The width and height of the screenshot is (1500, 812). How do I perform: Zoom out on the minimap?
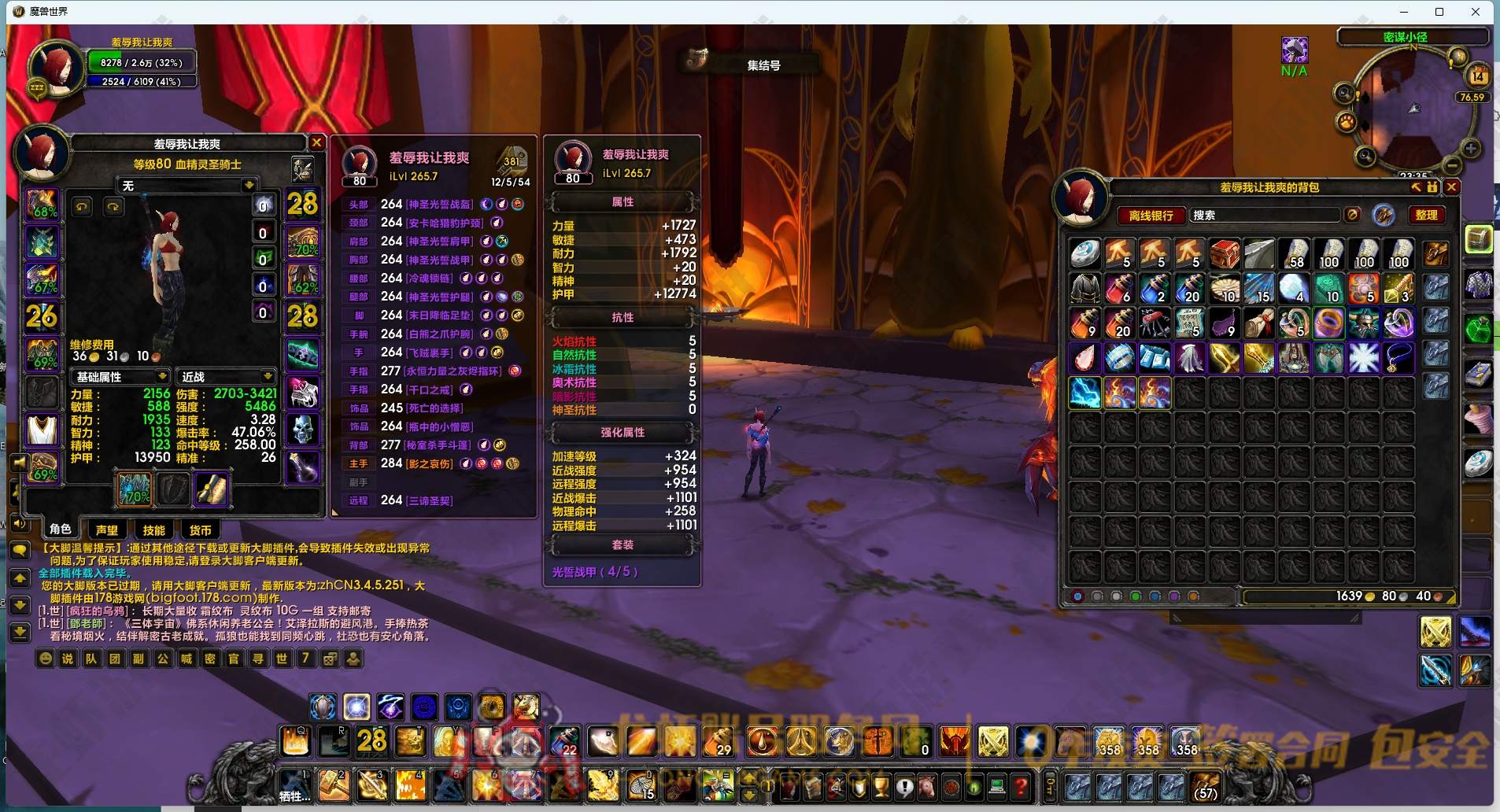pyautogui.click(x=1453, y=166)
